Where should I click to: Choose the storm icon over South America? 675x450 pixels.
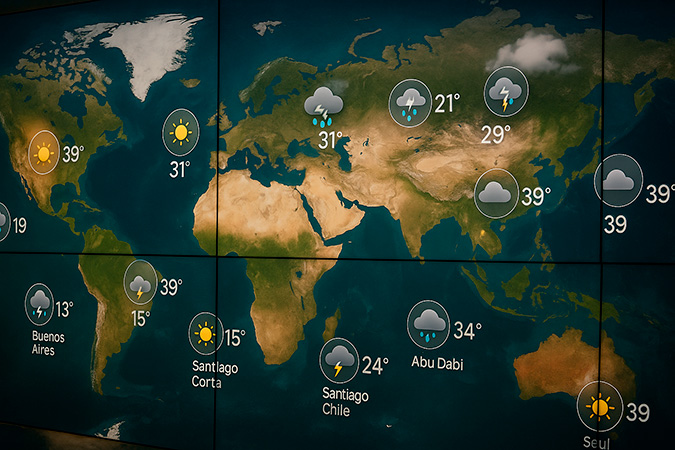[x=140, y=282]
